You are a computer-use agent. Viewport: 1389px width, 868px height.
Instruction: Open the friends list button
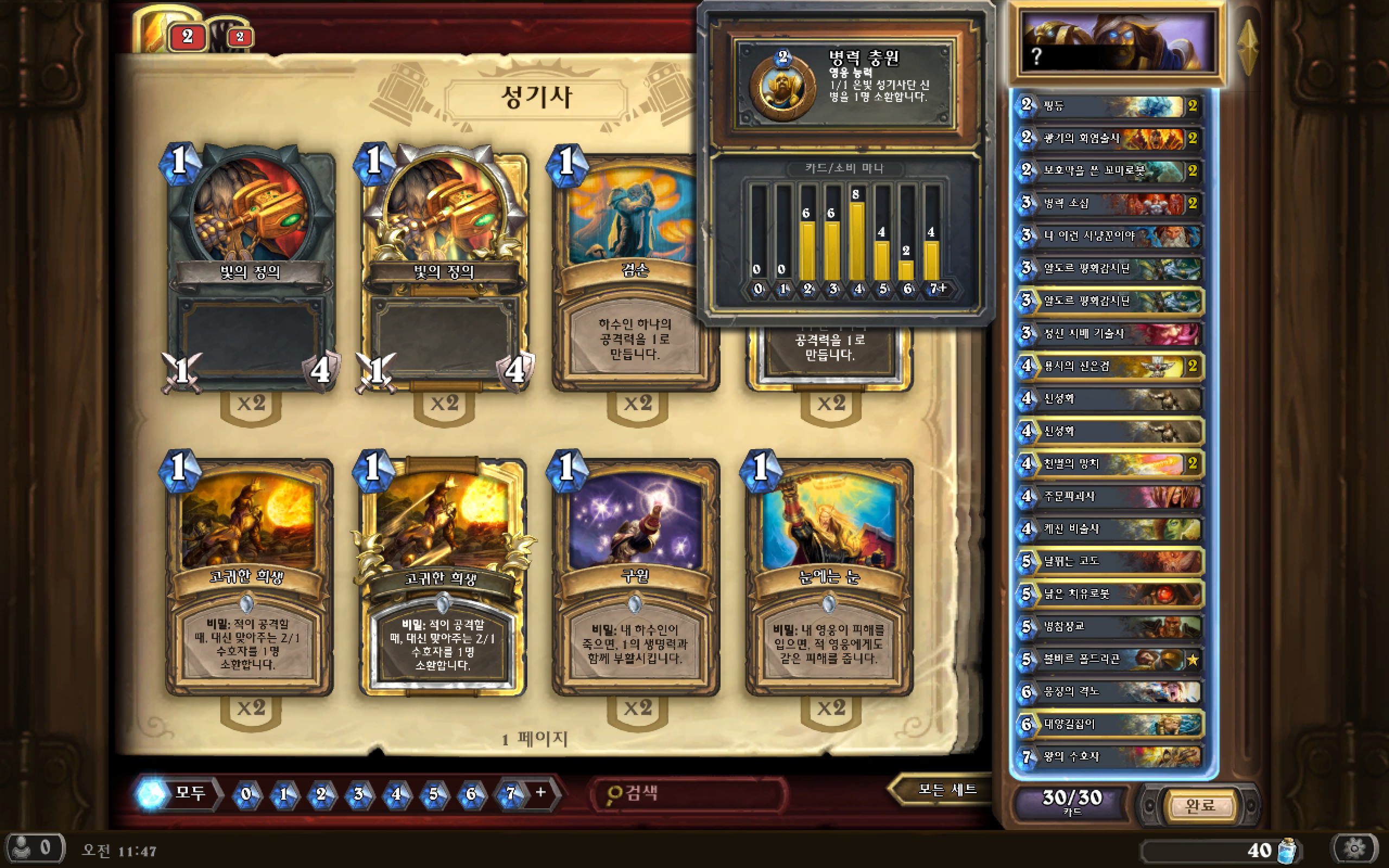33,847
